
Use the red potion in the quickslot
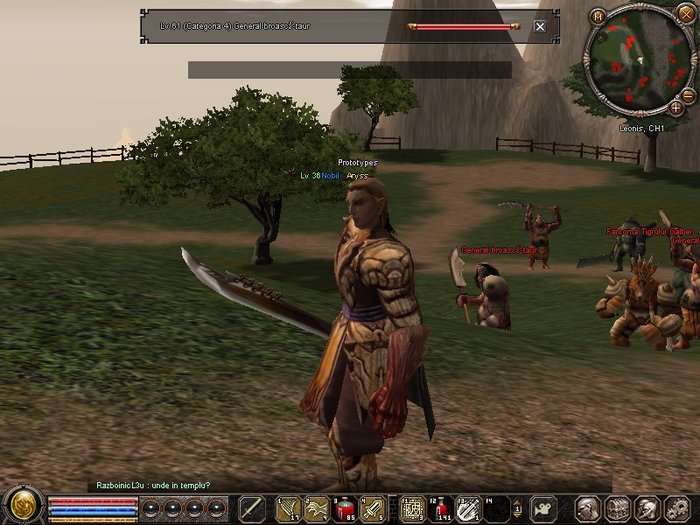[x=345, y=507]
